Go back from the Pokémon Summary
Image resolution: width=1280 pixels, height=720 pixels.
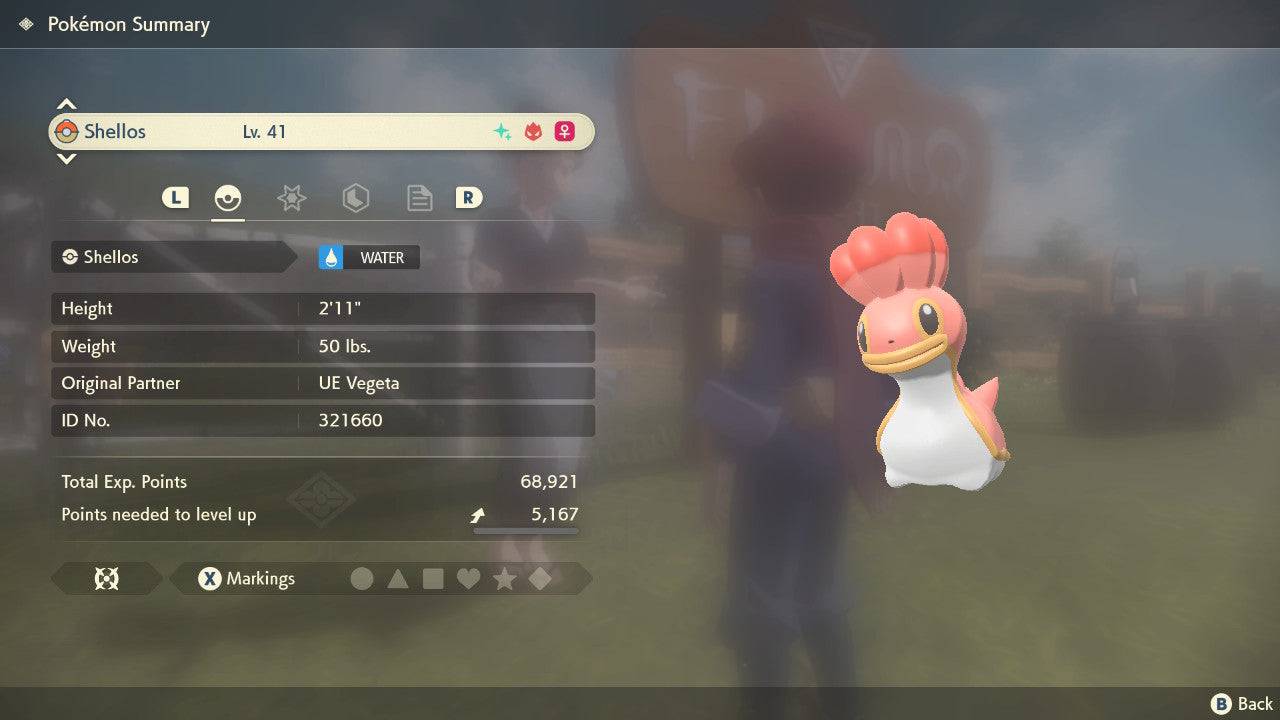coord(1242,704)
